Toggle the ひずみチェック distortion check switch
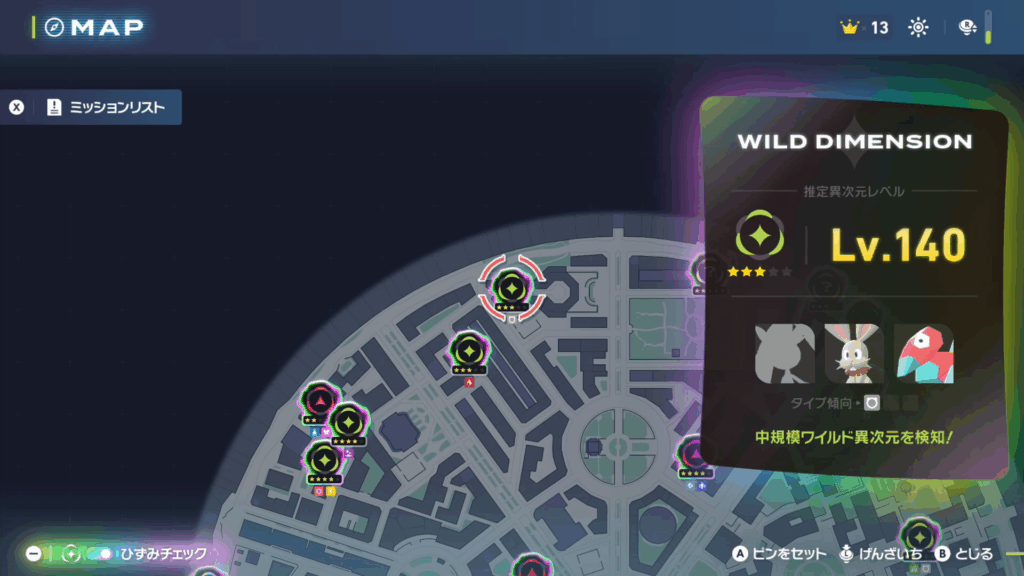This screenshot has height=576, width=1024. [100, 553]
